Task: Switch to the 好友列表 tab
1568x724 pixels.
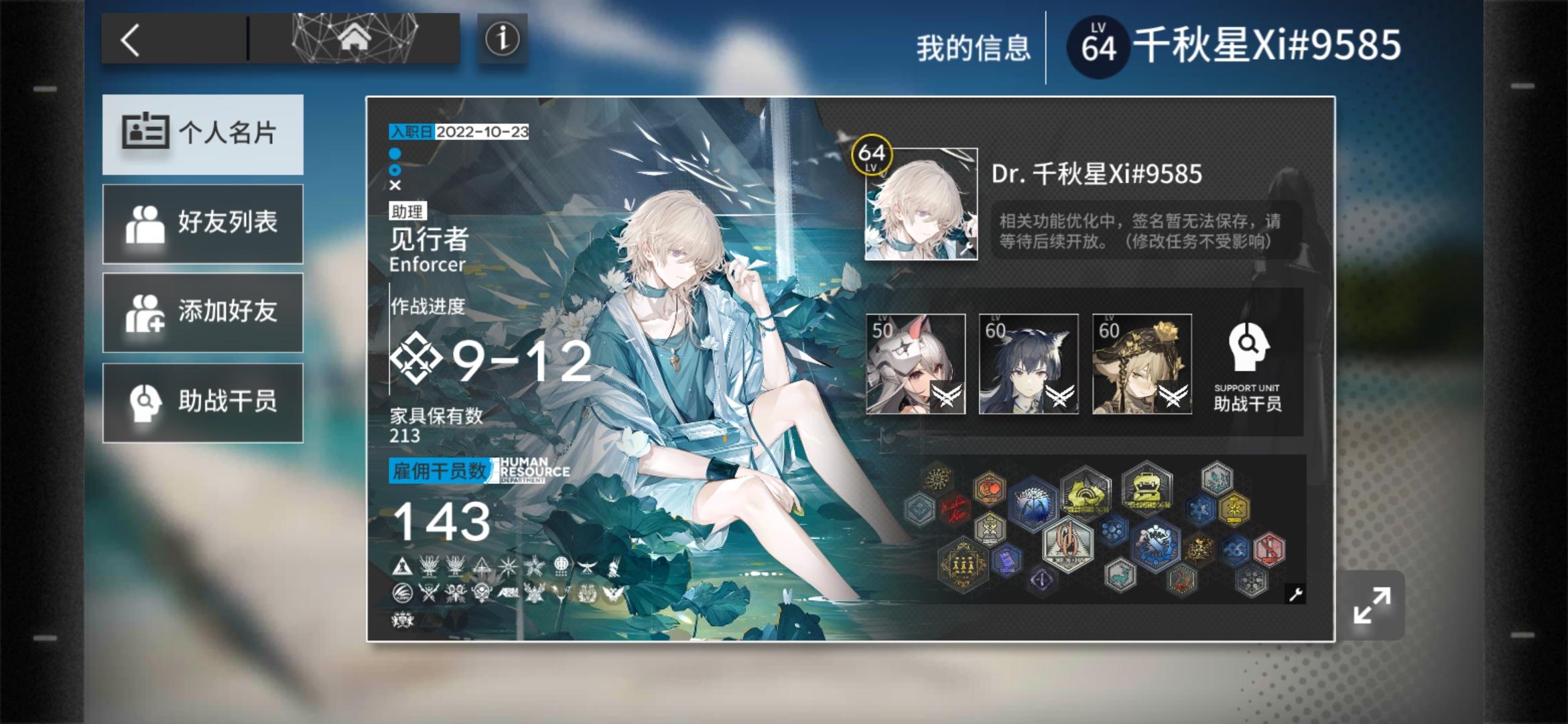Action: pyautogui.click(x=203, y=224)
